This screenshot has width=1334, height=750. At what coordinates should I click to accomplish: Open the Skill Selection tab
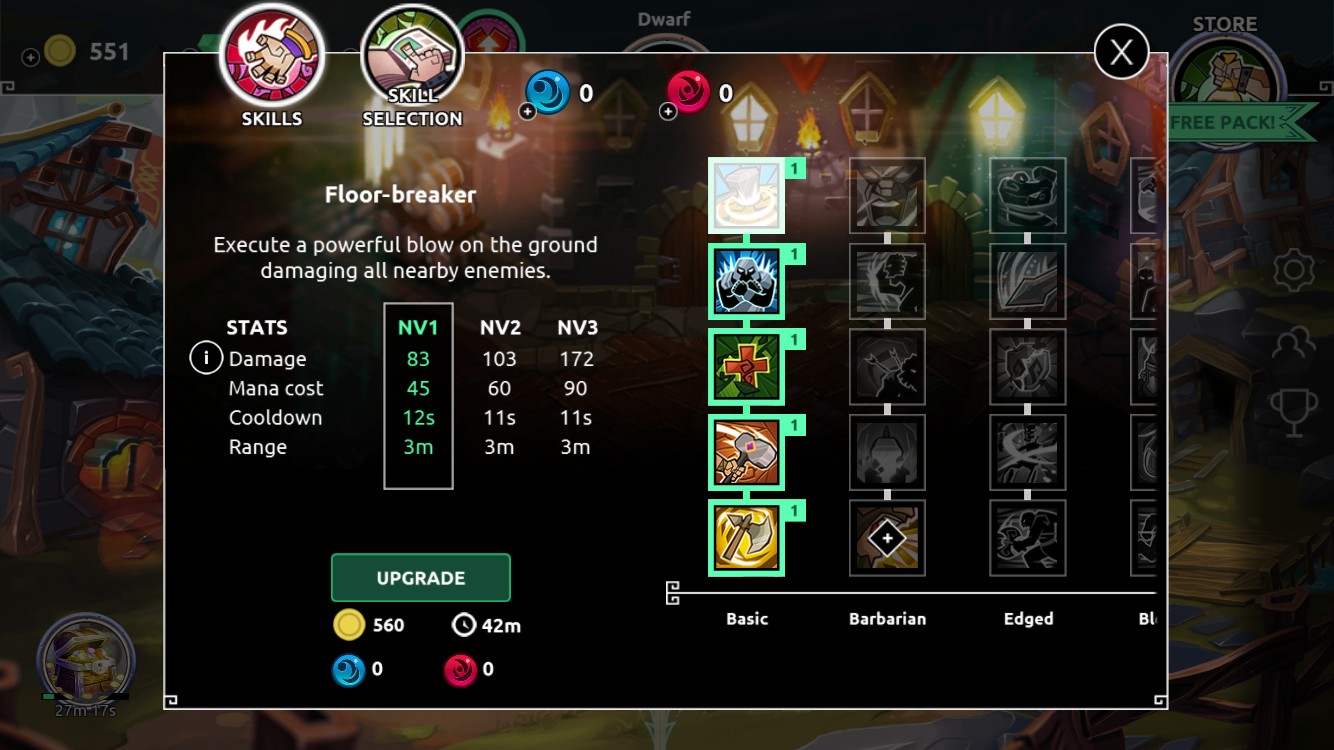[412, 67]
